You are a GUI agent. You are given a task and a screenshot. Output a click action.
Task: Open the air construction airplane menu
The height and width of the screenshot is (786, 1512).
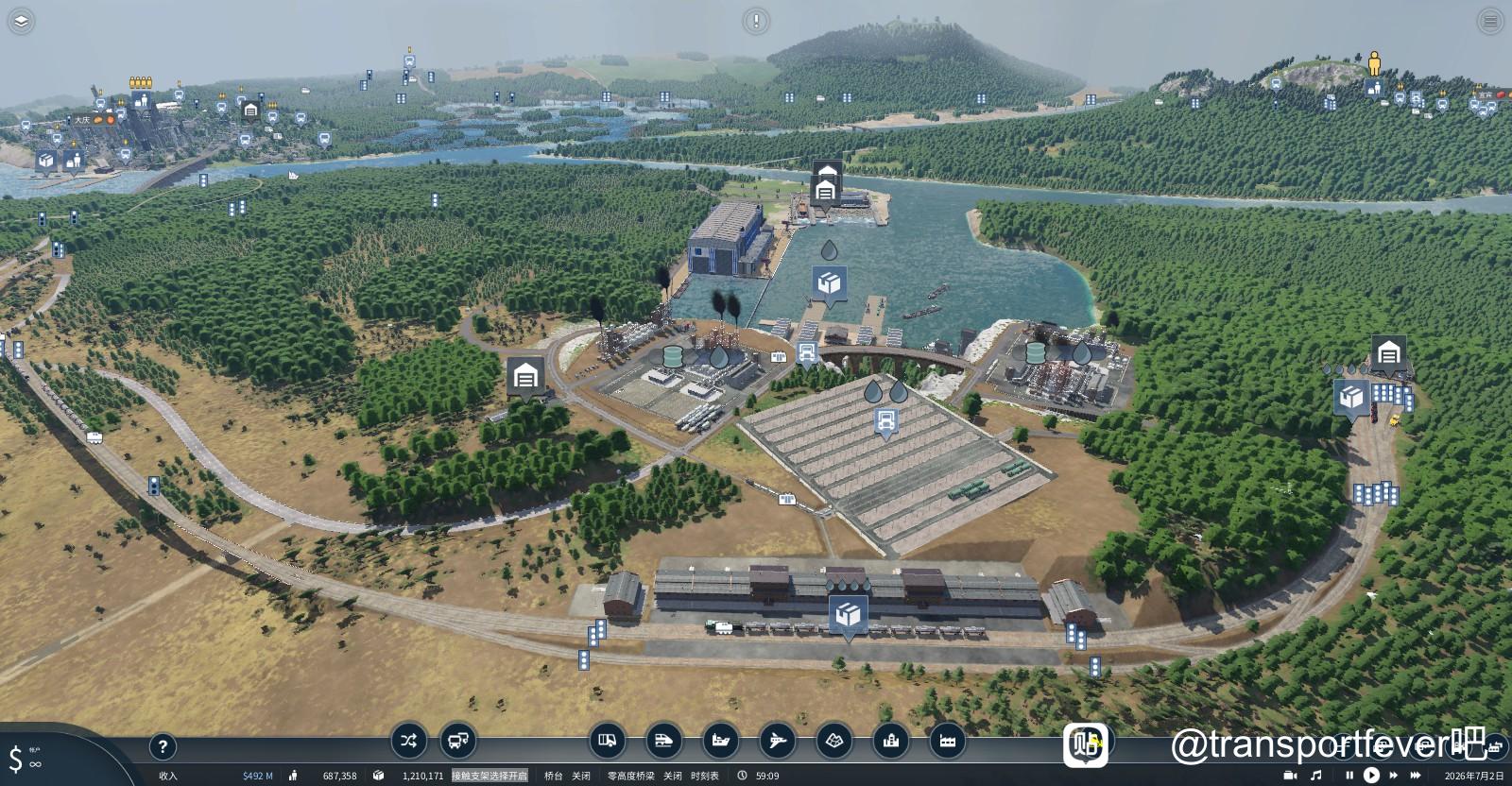(778, 742)
